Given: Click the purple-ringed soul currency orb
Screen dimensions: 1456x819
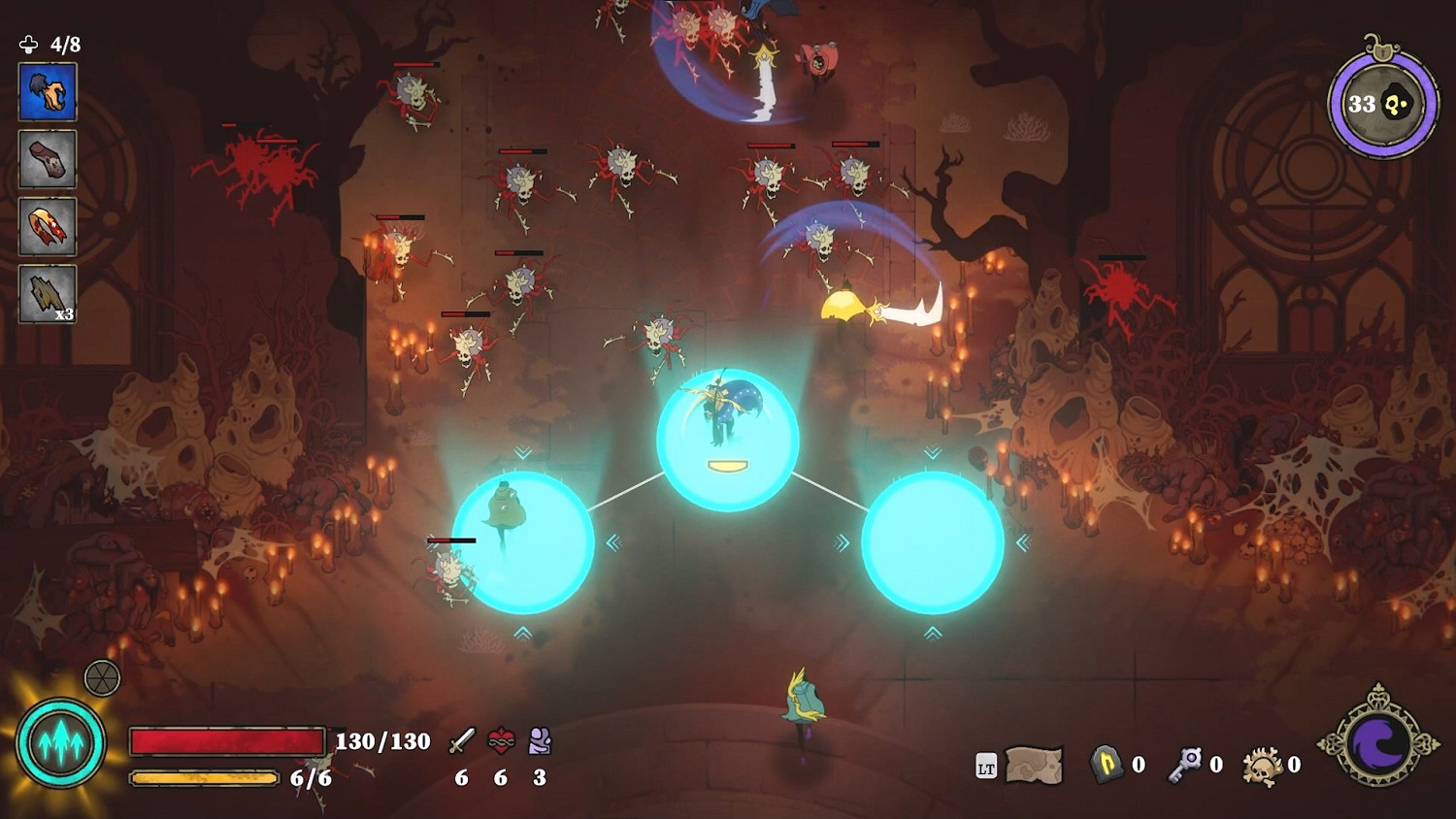Looking at the screenshot, I should tap(1383, 104).
